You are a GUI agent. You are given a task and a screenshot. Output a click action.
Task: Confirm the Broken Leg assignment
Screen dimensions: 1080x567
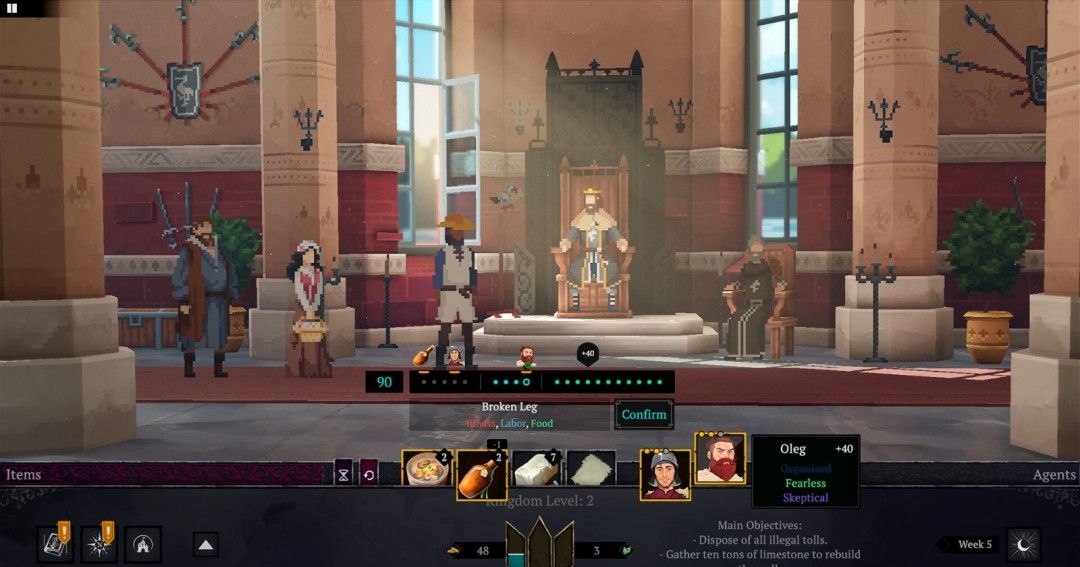[643, 414]
